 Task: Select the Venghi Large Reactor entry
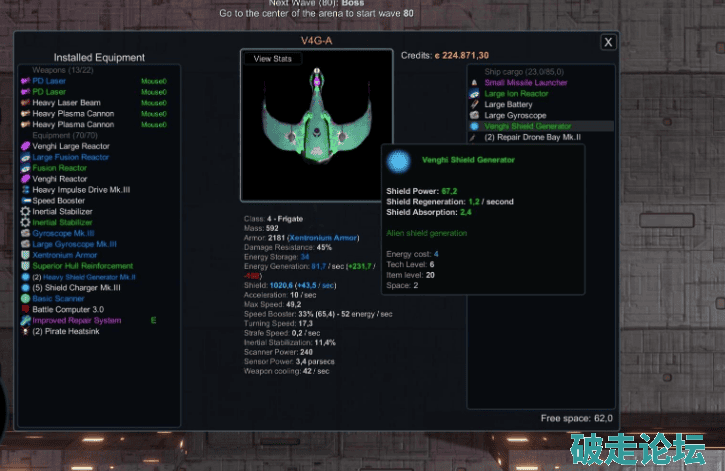coord(71,146)
